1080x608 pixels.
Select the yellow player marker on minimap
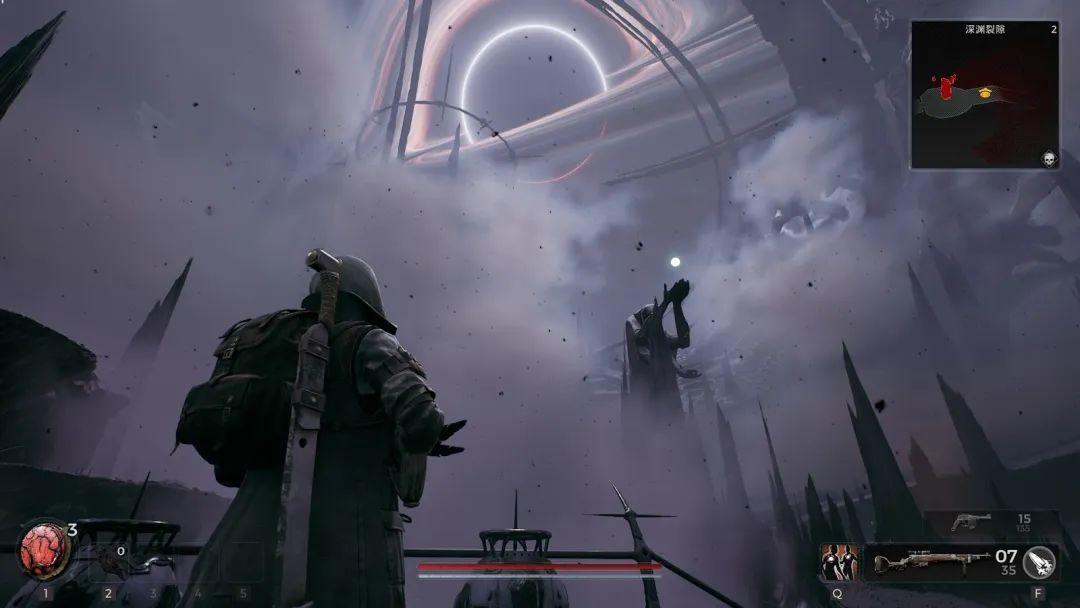click(x=985, y=93)
